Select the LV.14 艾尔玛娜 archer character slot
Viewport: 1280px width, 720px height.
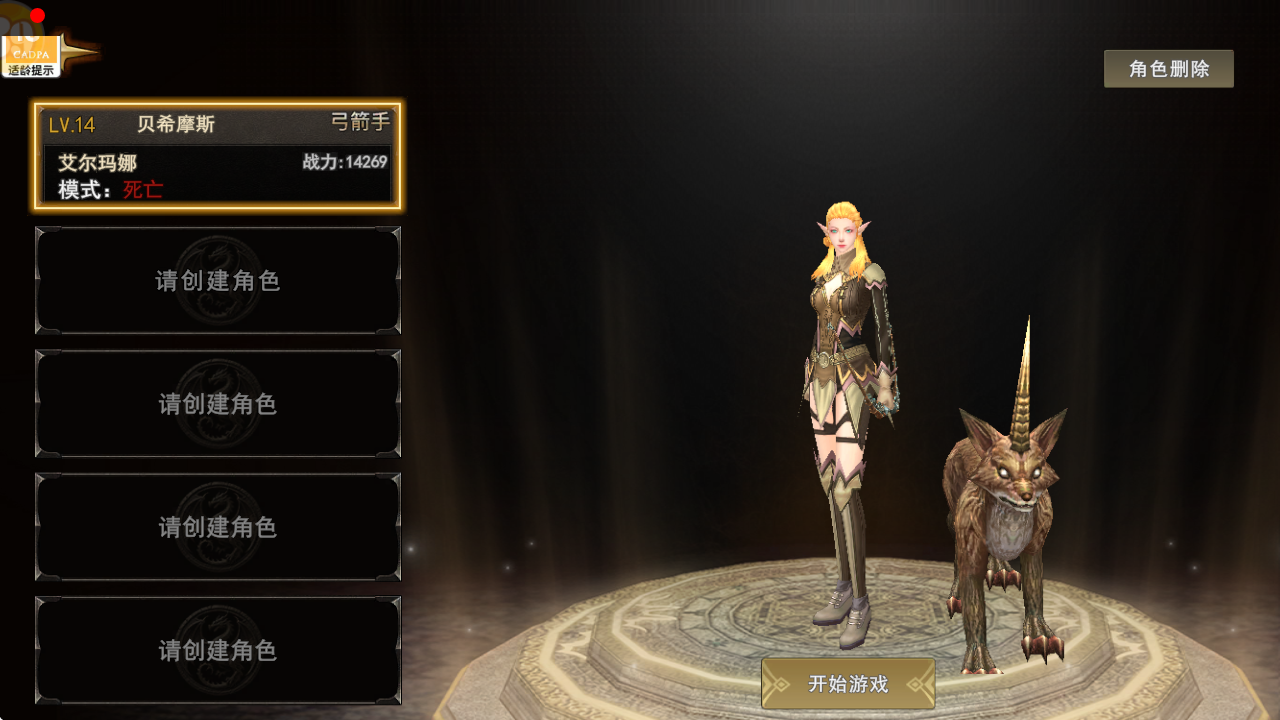(x=218, y=156)
